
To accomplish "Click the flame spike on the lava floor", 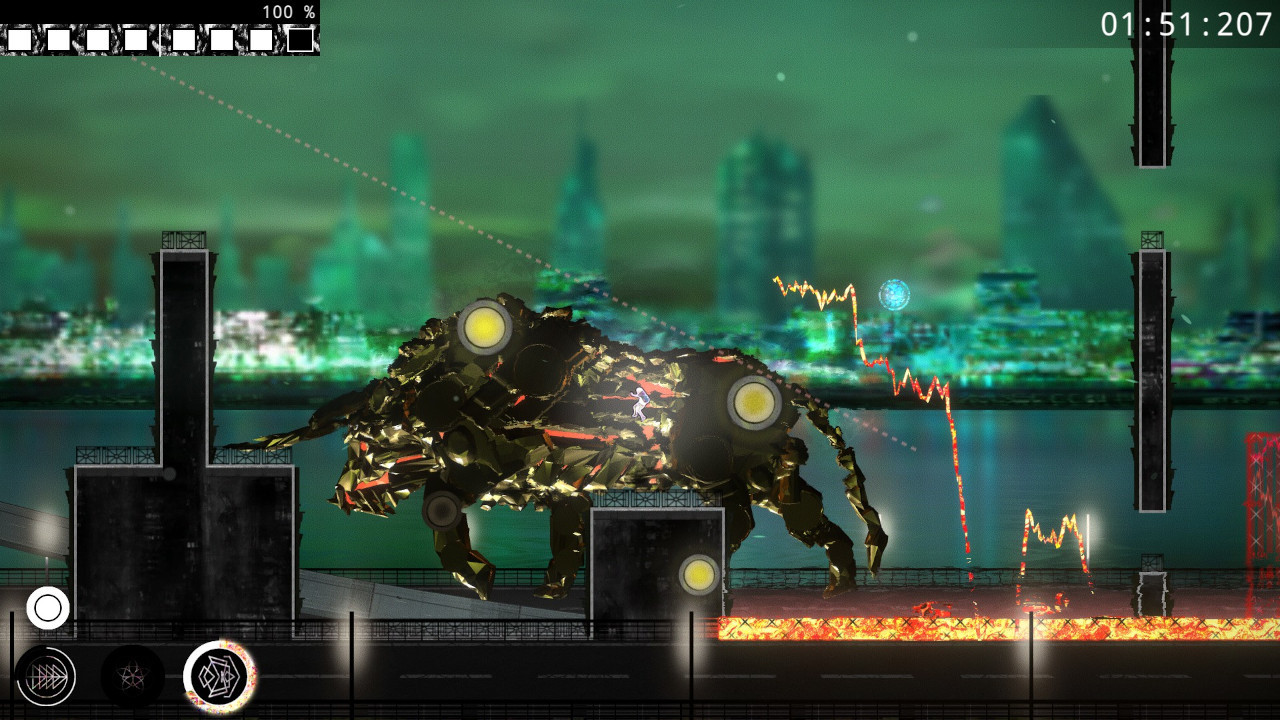I will point(1052,540).
